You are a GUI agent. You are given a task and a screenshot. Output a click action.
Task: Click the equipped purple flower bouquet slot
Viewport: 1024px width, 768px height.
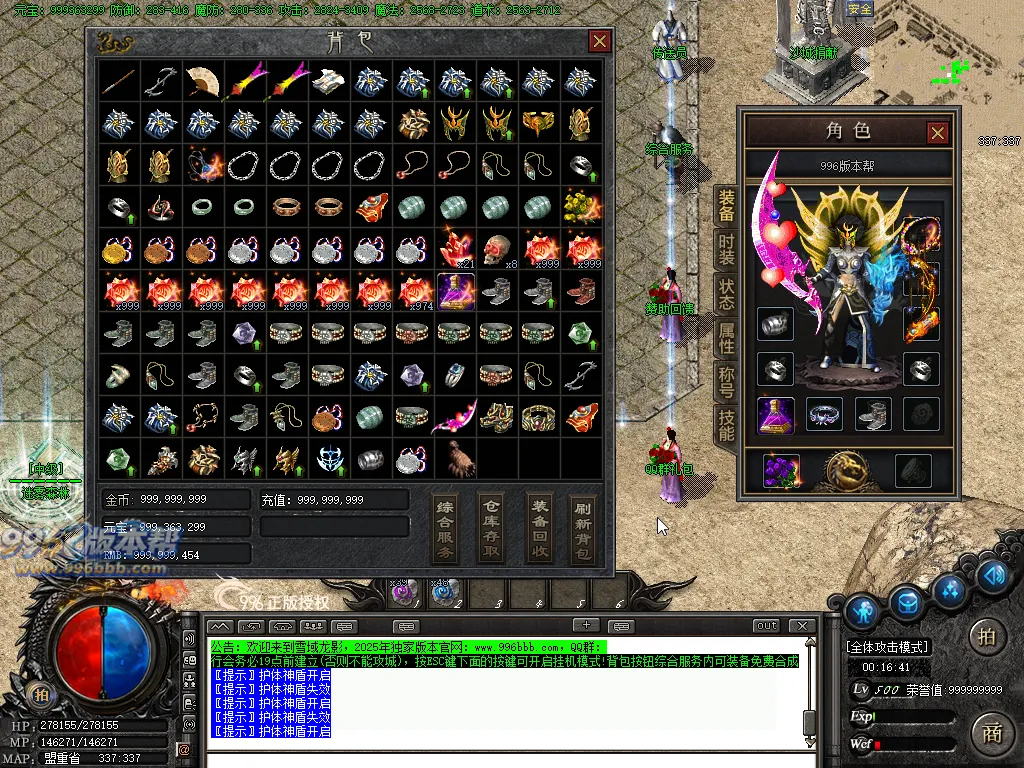(781, 470)
